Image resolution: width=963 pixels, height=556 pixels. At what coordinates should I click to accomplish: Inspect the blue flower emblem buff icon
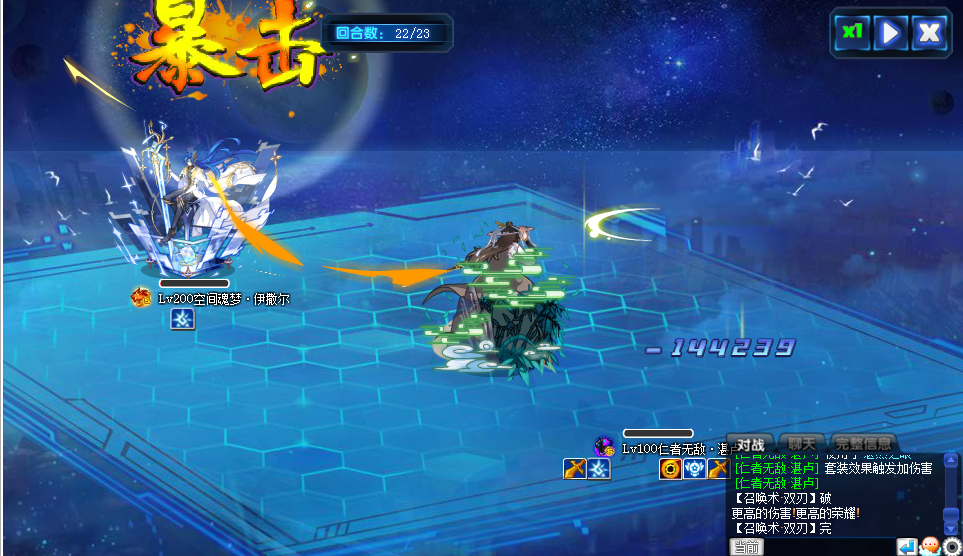(695, 468)
